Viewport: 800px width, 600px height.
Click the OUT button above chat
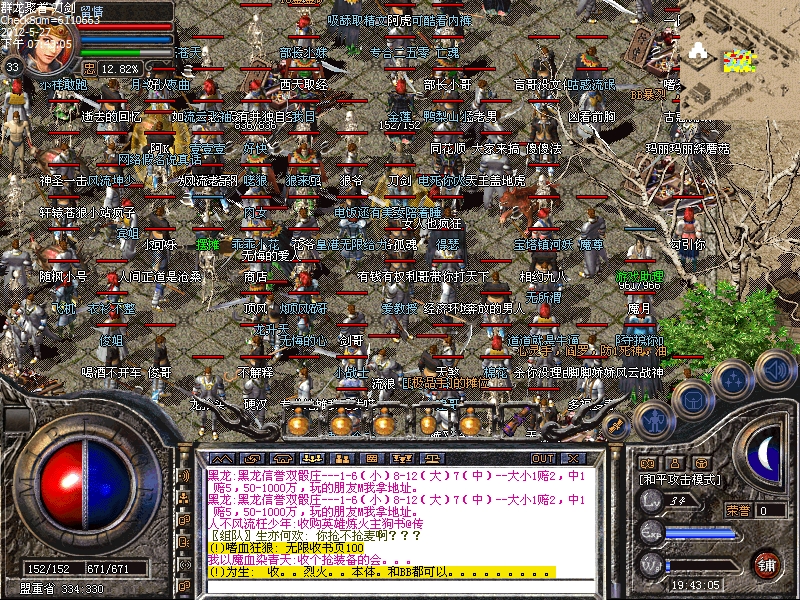coord(543,458)
